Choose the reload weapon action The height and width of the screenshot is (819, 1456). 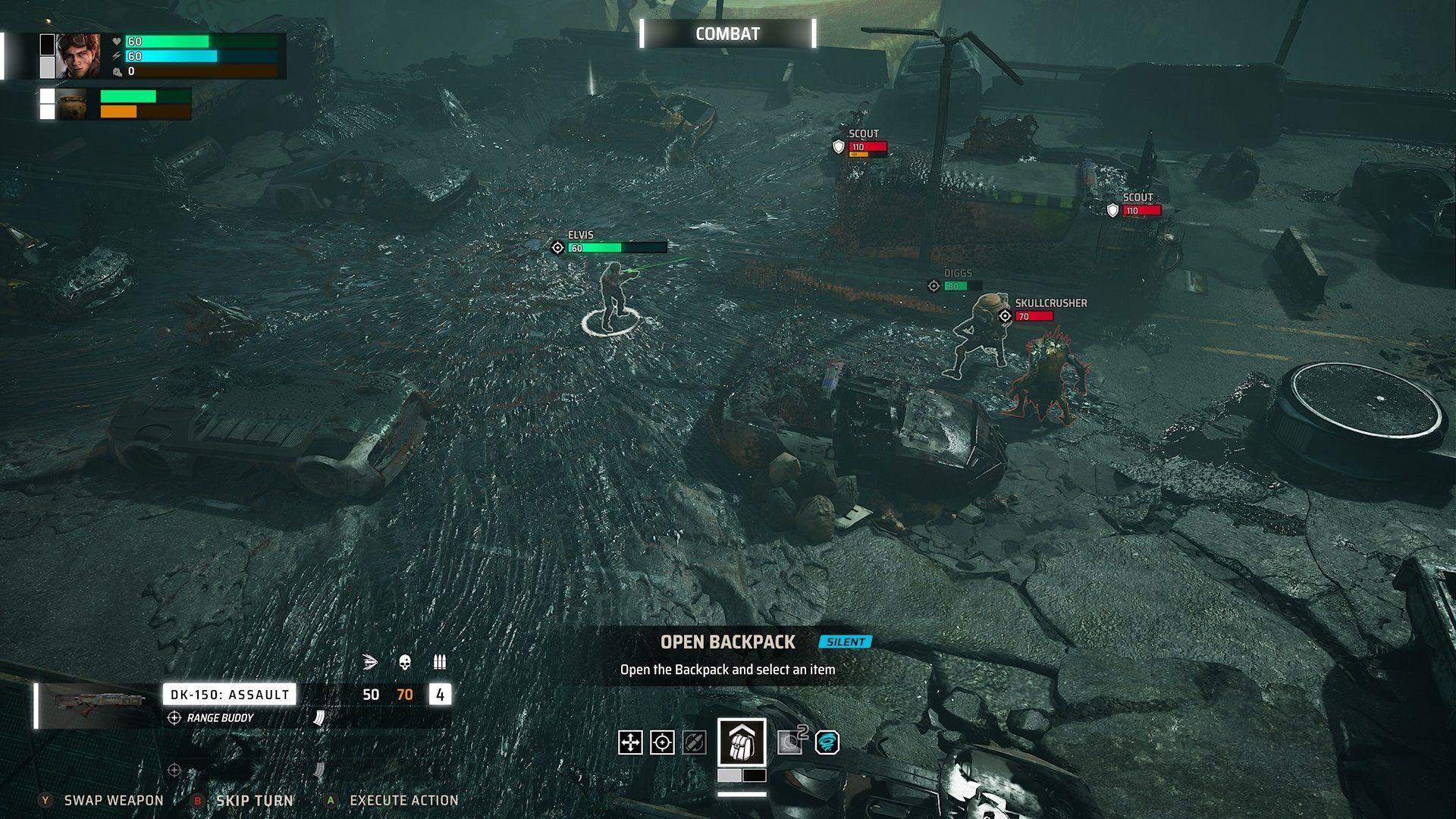click(x=694, y=742)
